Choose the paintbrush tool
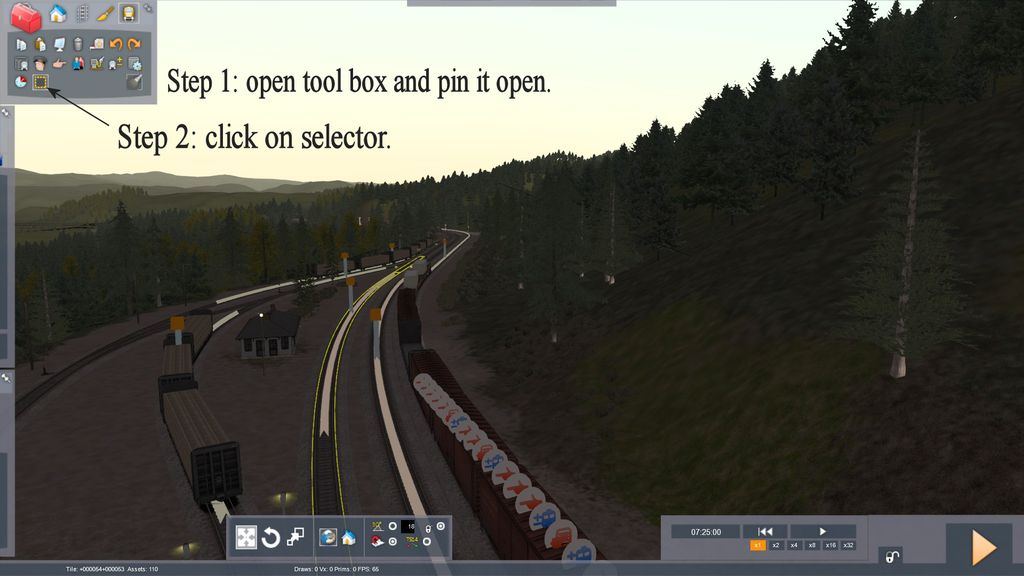The width and height of the screenshot is (1024, 576). [106, 14]
